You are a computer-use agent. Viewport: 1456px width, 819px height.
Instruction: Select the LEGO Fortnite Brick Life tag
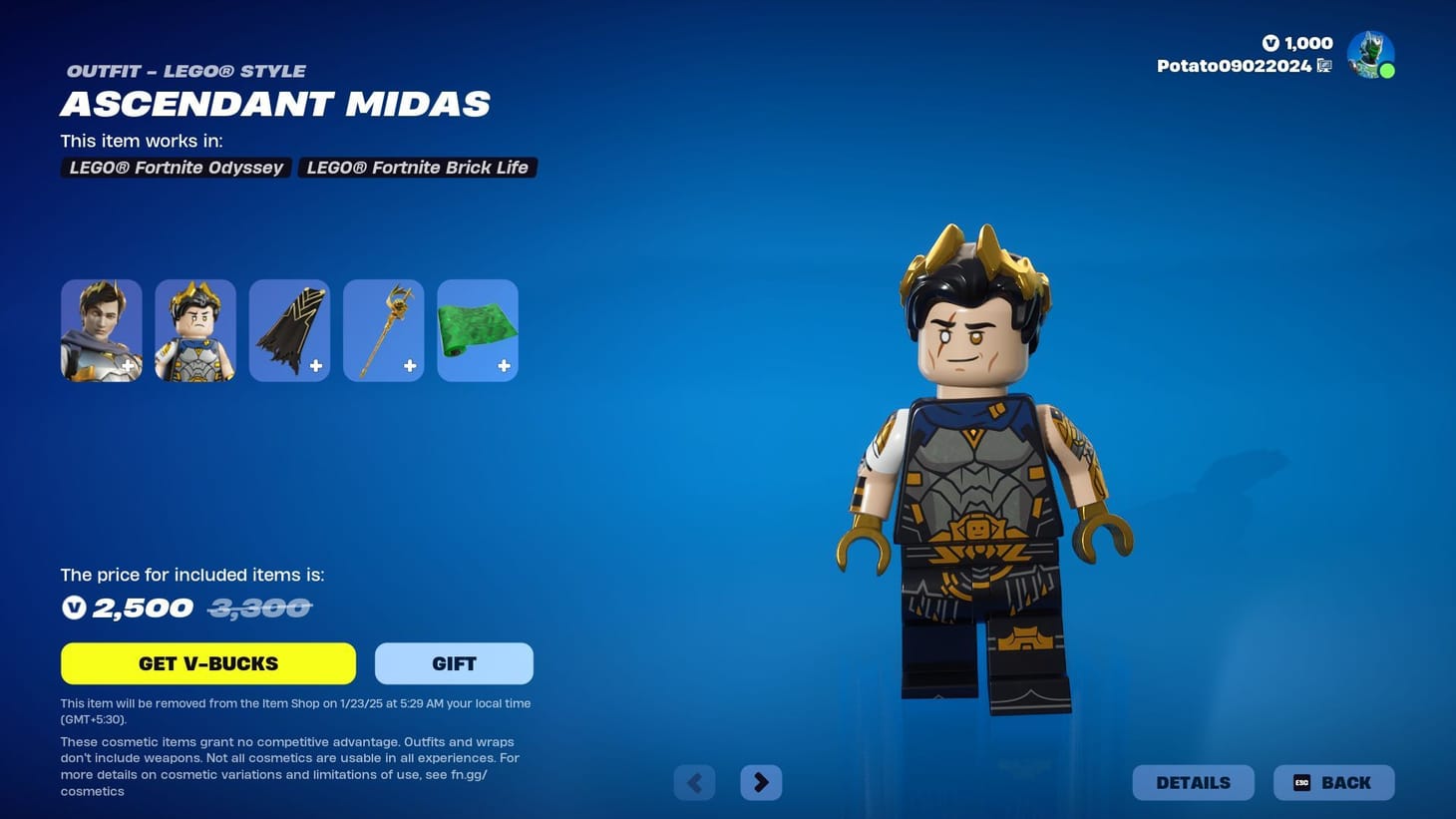coord(417,167)
